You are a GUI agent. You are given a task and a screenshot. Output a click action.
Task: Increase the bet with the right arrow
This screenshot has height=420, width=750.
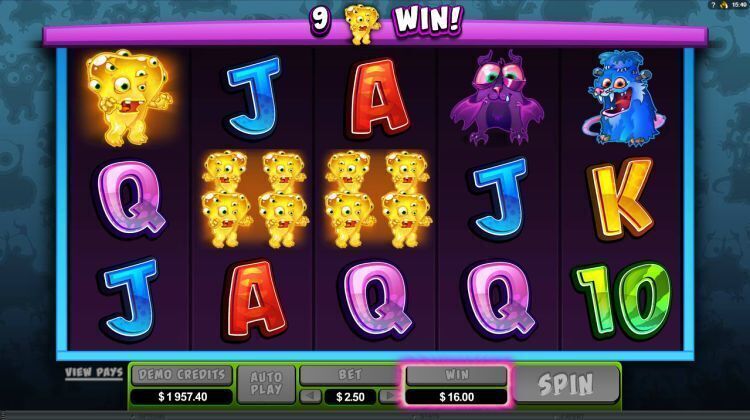tap(391, 397)
